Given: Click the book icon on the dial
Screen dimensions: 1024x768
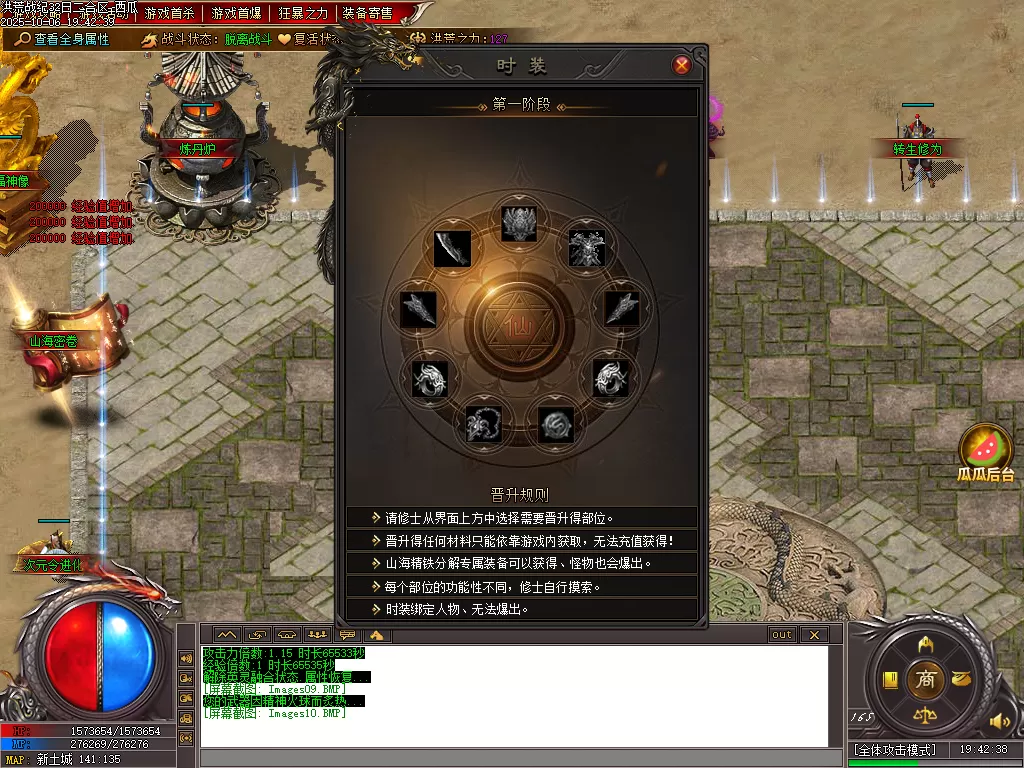Looking at the screenshot, I should tap(890, 681).
